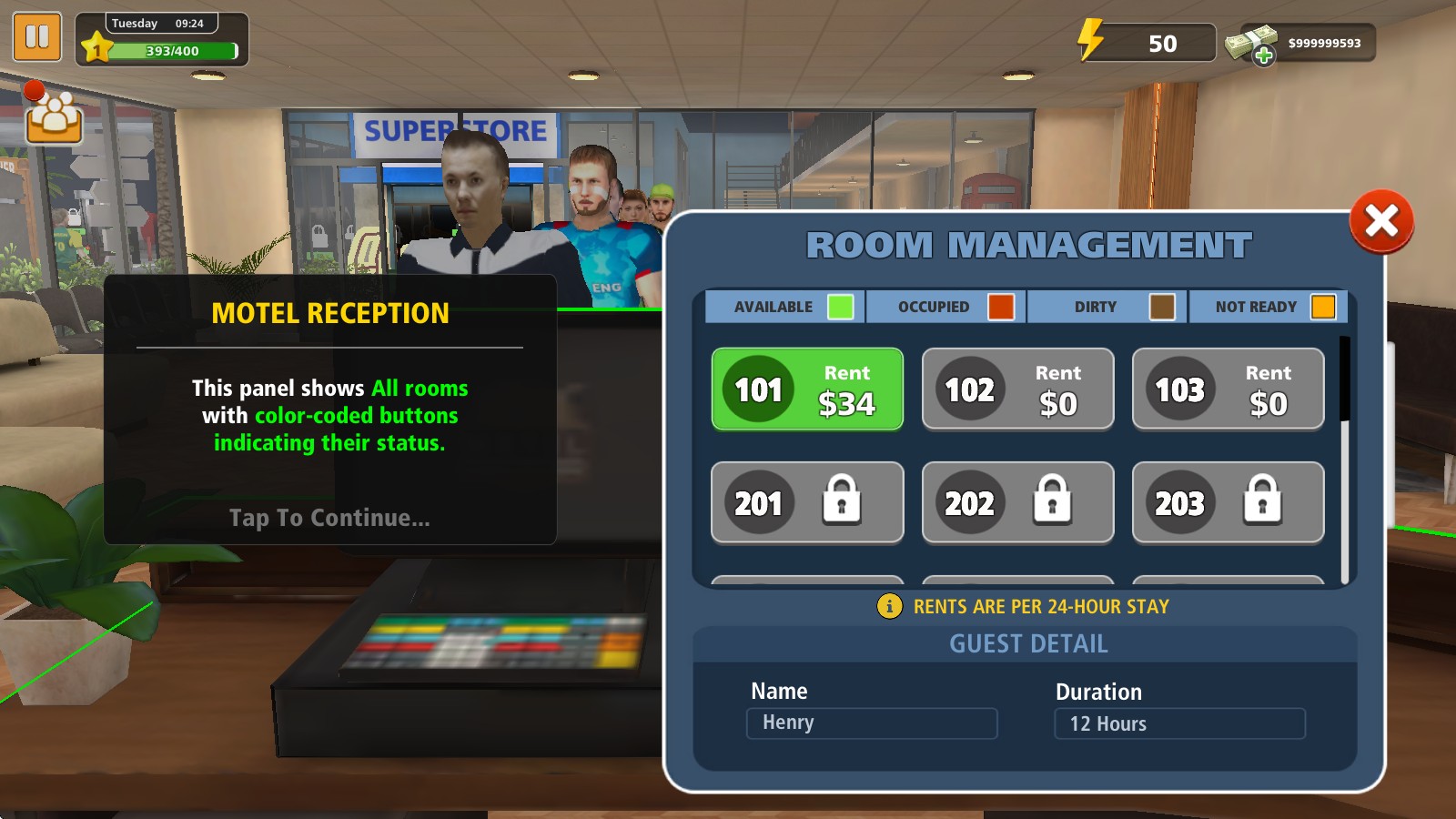Pick room 103 tile
Viewport: 1456px width, 819px height.
pyautogui.click(x=1228, y=389)
